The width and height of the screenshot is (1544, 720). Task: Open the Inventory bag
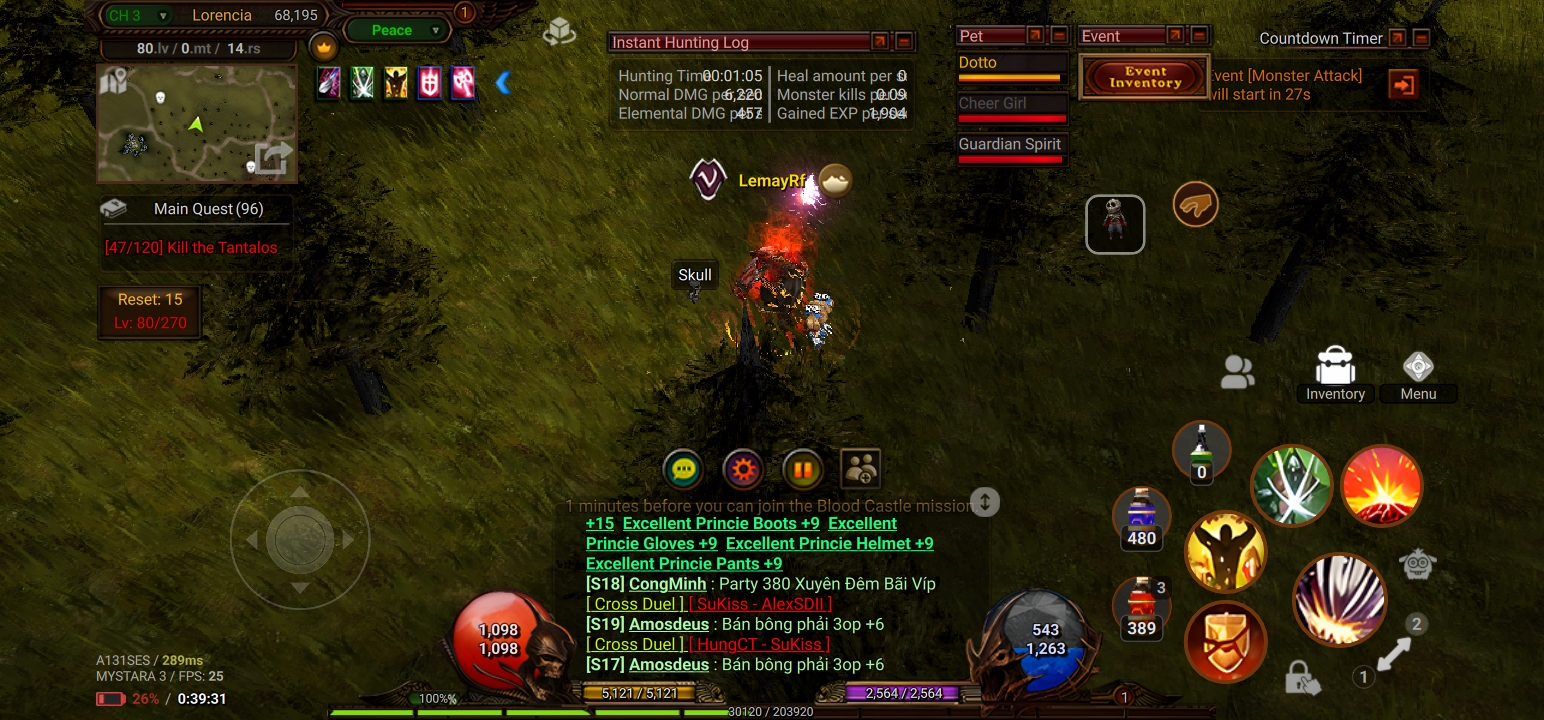(1335, 375)
